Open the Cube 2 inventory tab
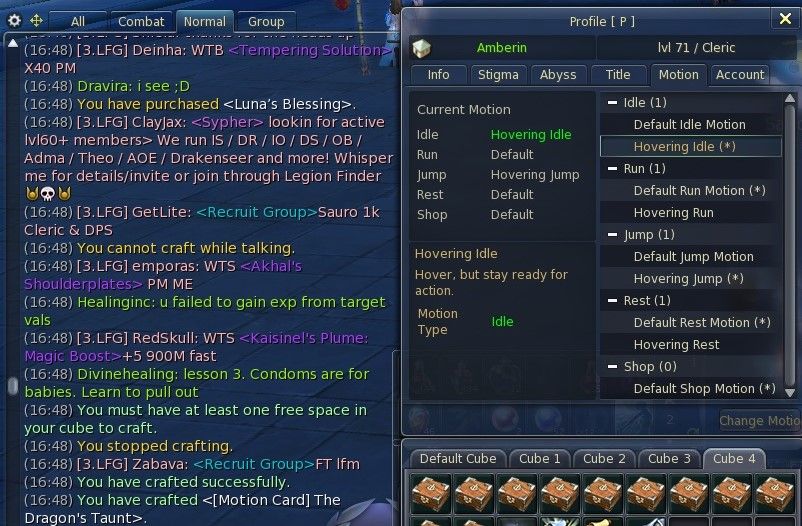 [605, 459]
